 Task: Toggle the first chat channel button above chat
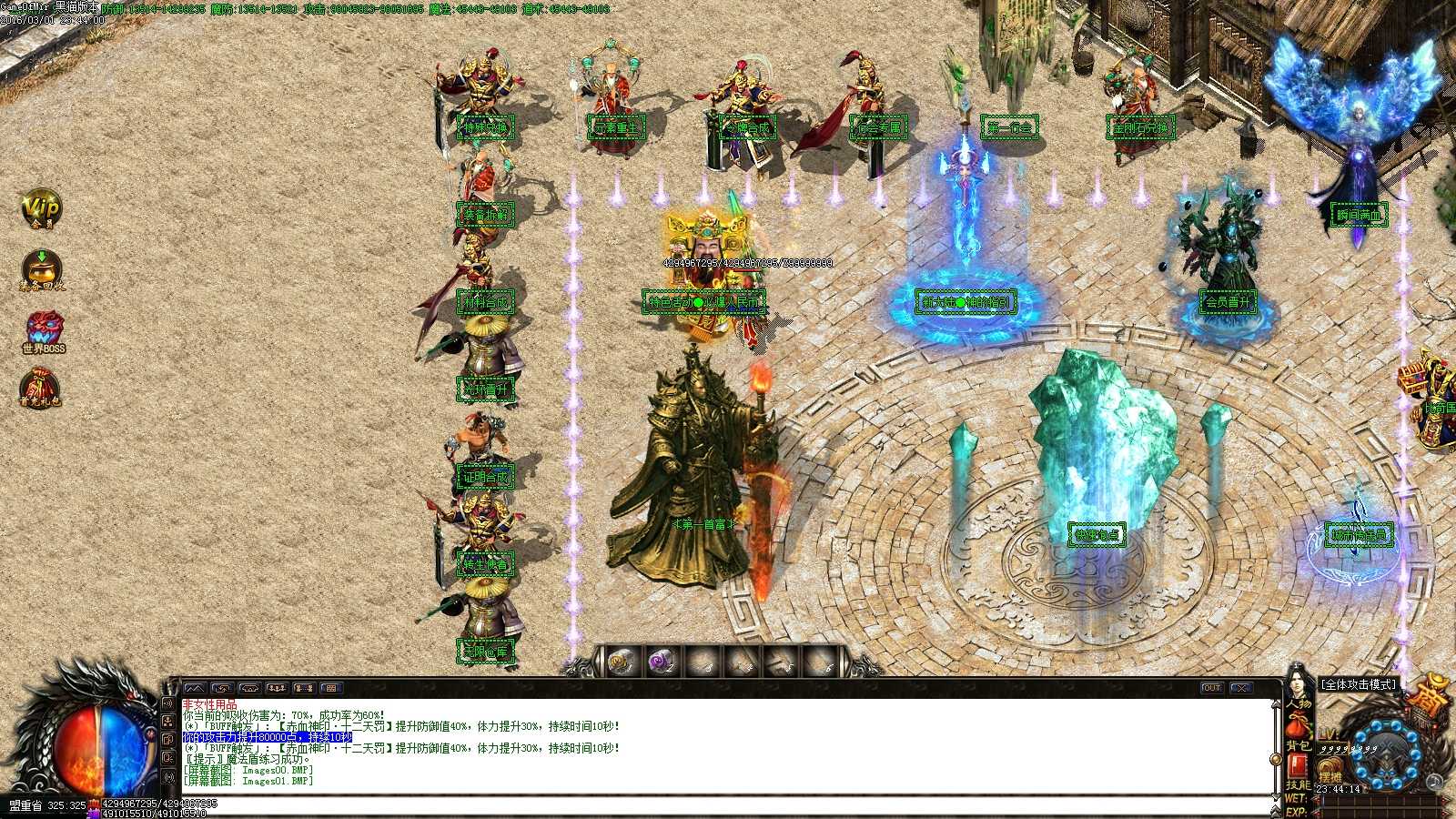click(196, 688)
